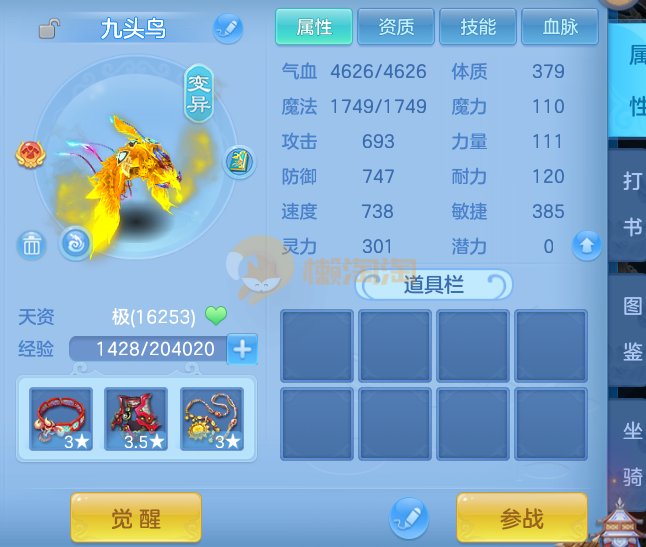The height and width of the screenshot is (547, 646).
Task: Open the 图鉴 side tab
Action: coord(632,327)
